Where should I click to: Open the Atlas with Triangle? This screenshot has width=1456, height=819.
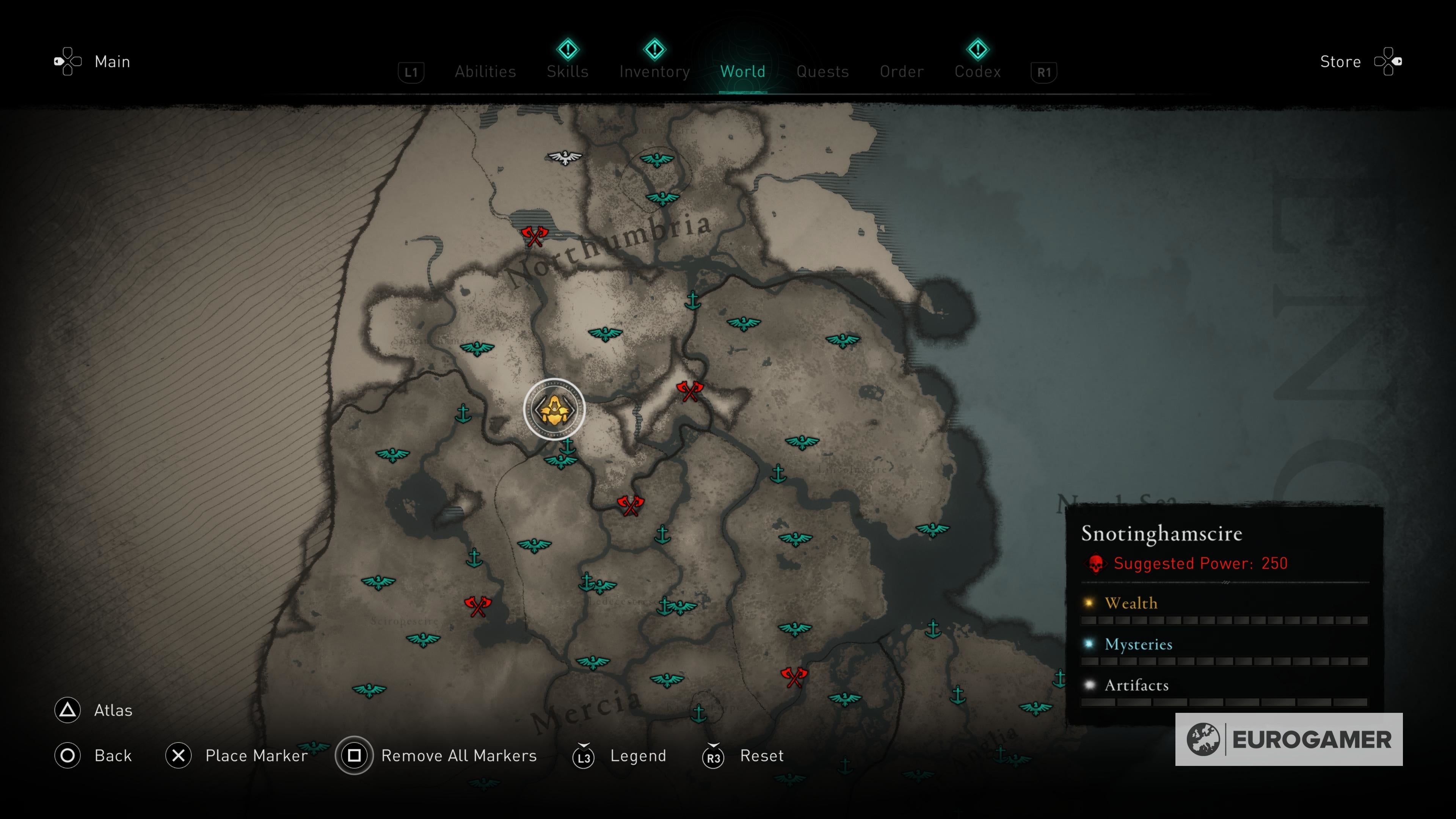coord(67,711)
